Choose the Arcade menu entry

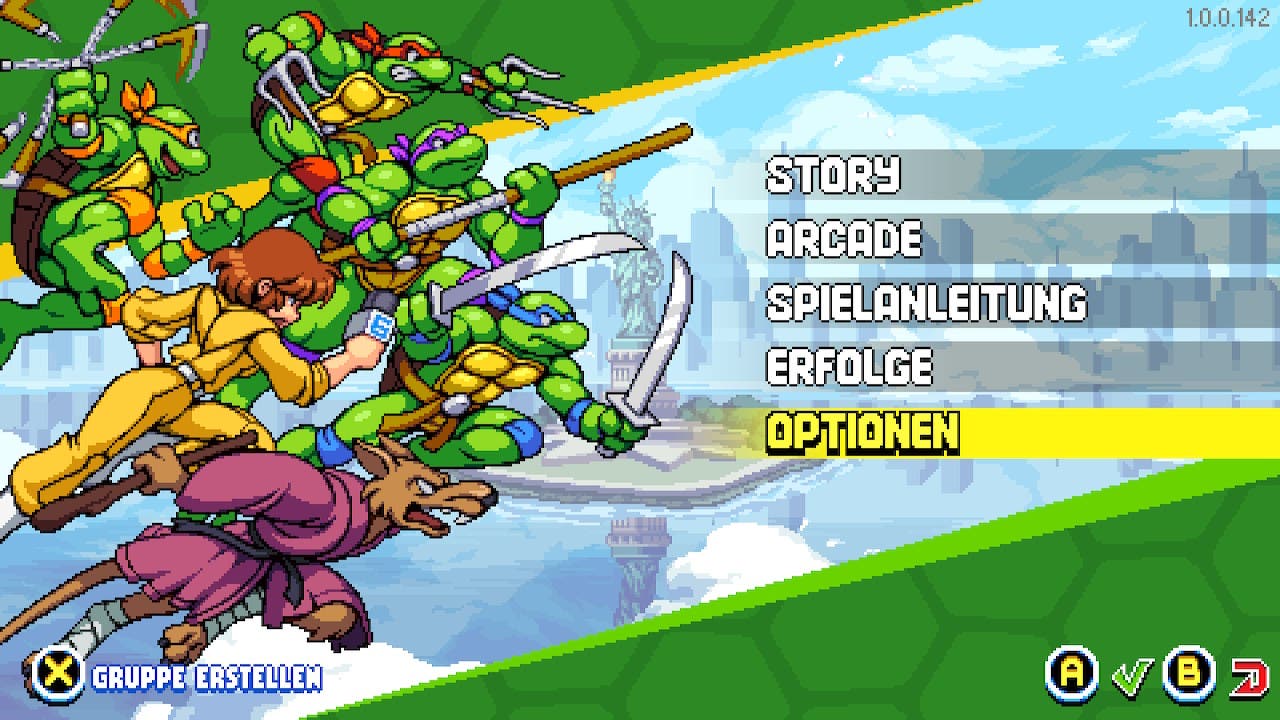(x=844, y=239)
